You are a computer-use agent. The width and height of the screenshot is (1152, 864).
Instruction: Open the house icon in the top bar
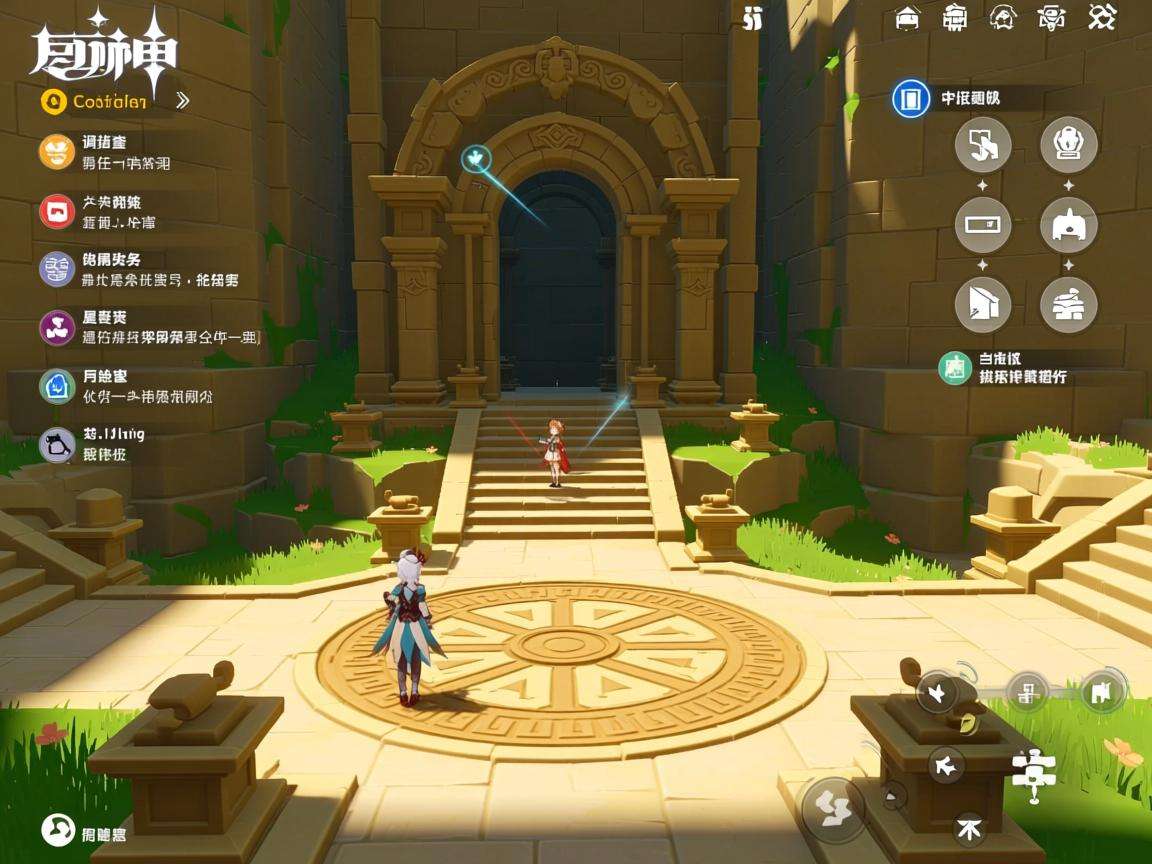click(907, 18)
